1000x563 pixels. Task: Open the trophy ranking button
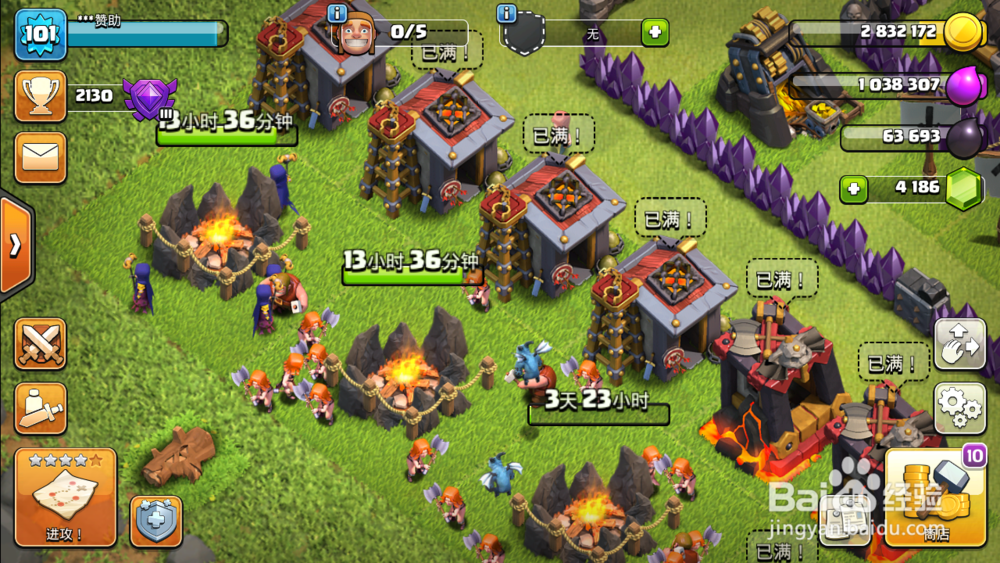pos(40,96)
